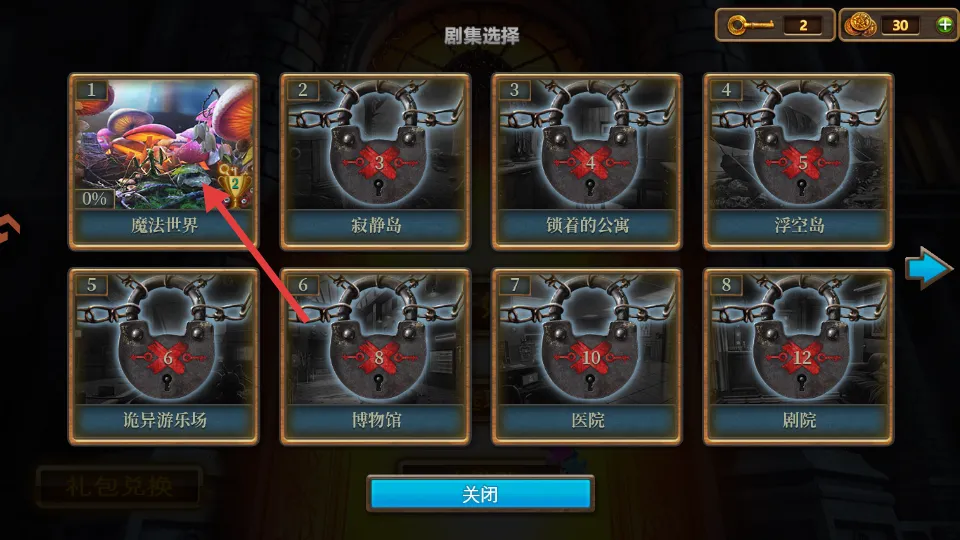Viewport: 960px width, 540px height.
Task: Pick the locked 诡异游乐场 episode
Action: coord(163,355)
